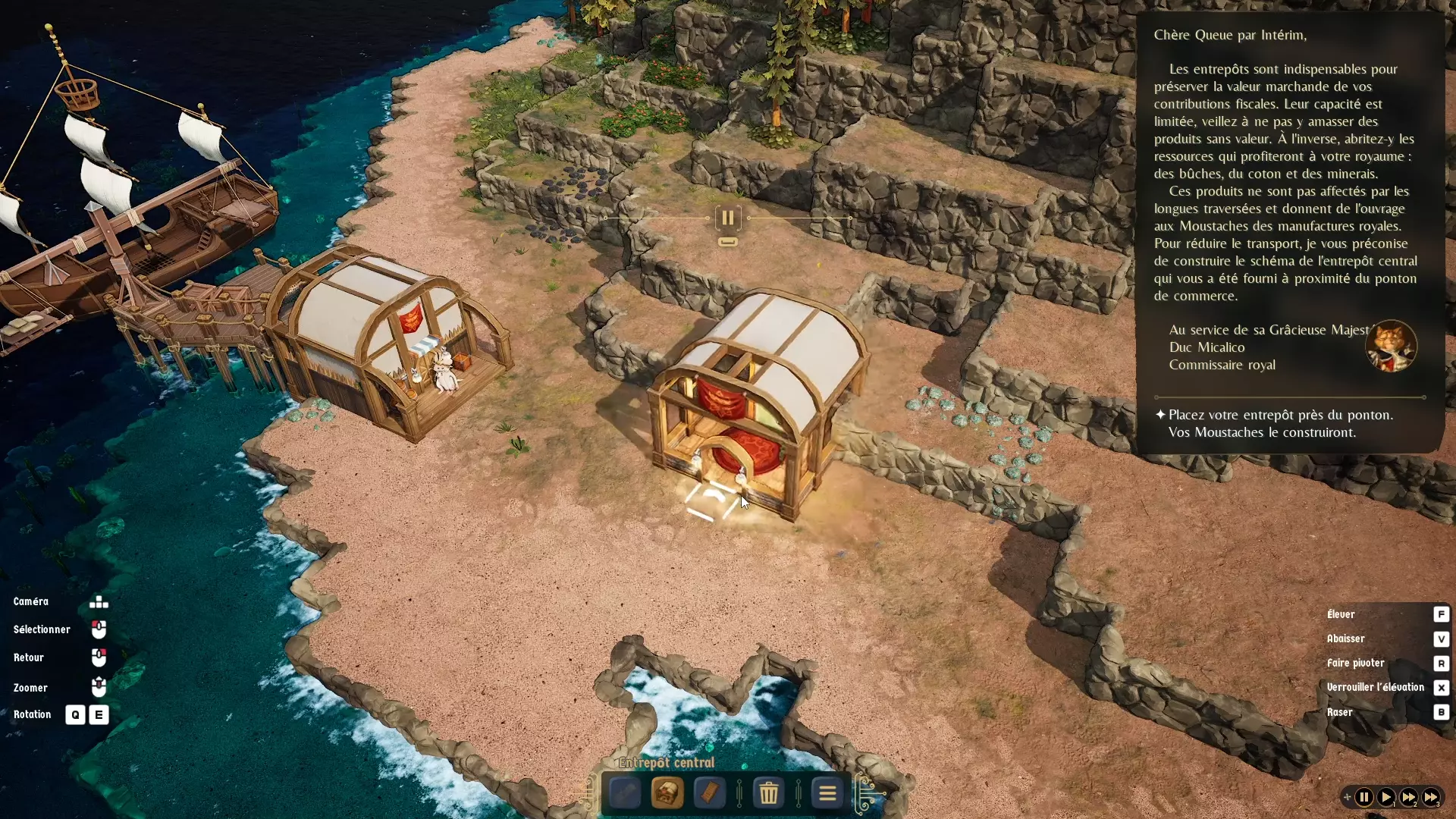The width and height of the screenshot is (1456, 819).
Task: Click the pause icon above the central warehouse
Action: (727, 218)
